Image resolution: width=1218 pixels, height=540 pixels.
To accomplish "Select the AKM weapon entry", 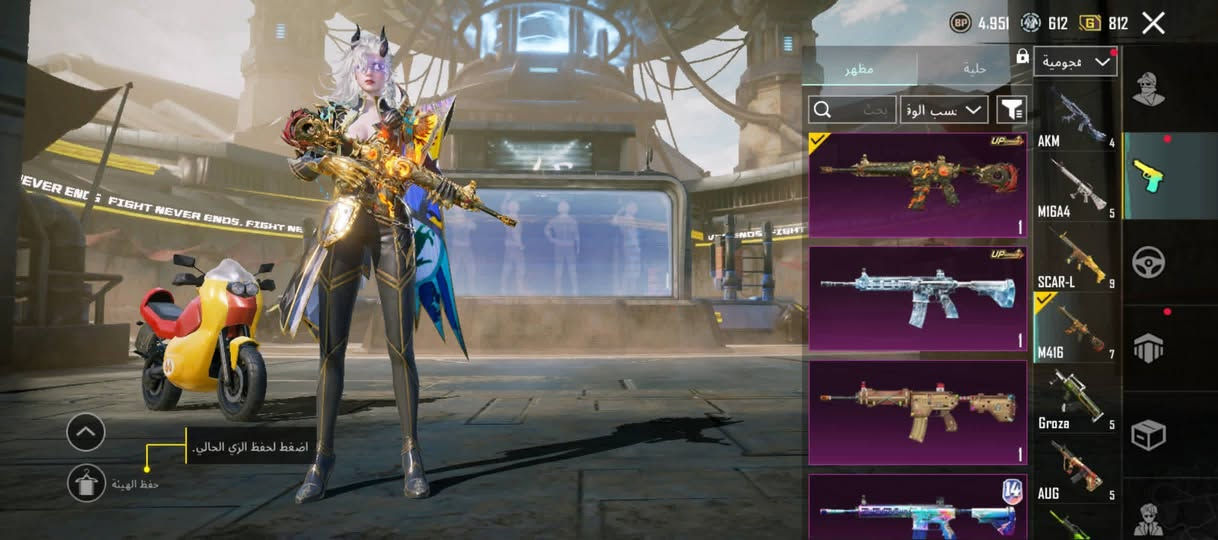I will coord(1075,116).
